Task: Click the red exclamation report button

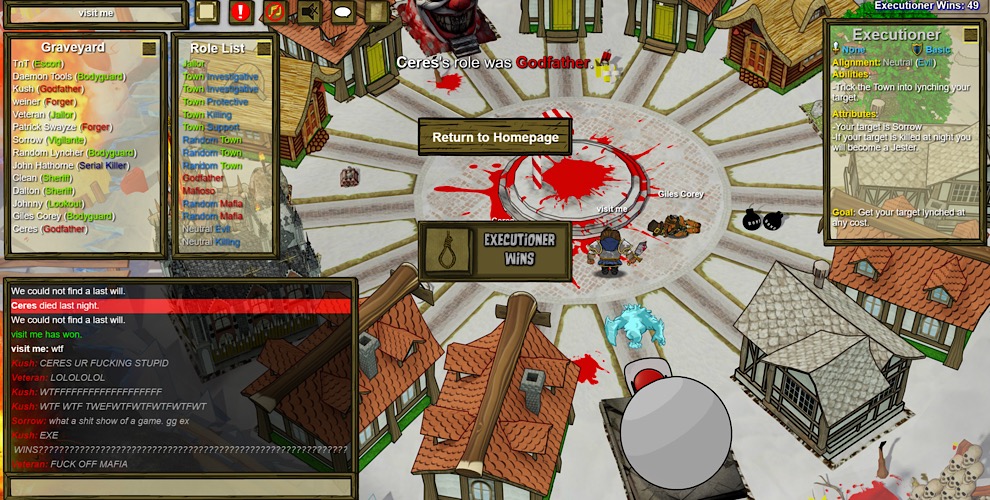Action: click(x=241, y=12)
